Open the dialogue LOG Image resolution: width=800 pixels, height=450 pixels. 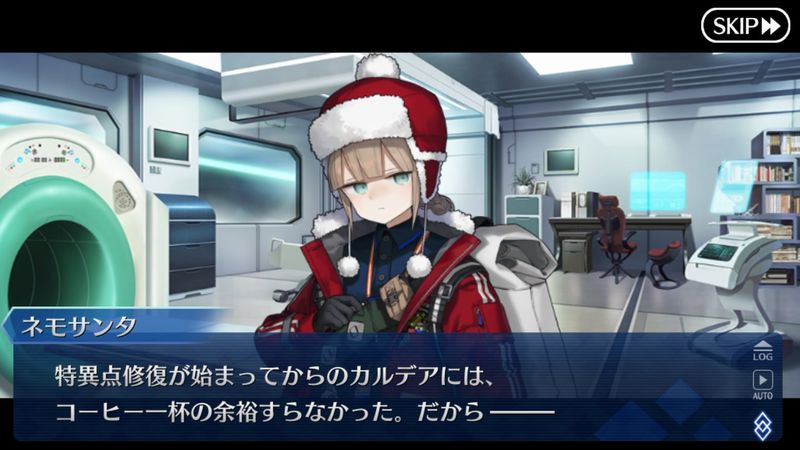(x=762, y=350)
